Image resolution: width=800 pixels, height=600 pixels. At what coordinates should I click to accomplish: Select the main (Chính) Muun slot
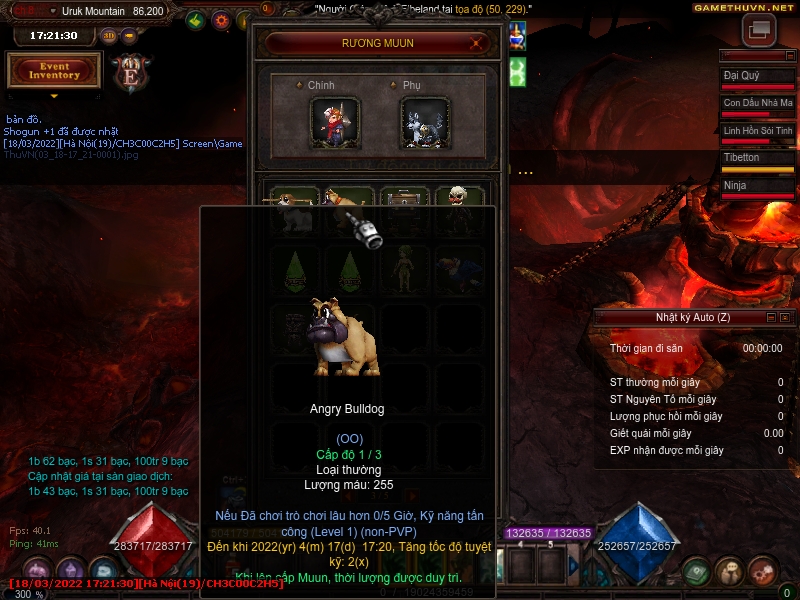pyautogui.click(x=335, y=122)
